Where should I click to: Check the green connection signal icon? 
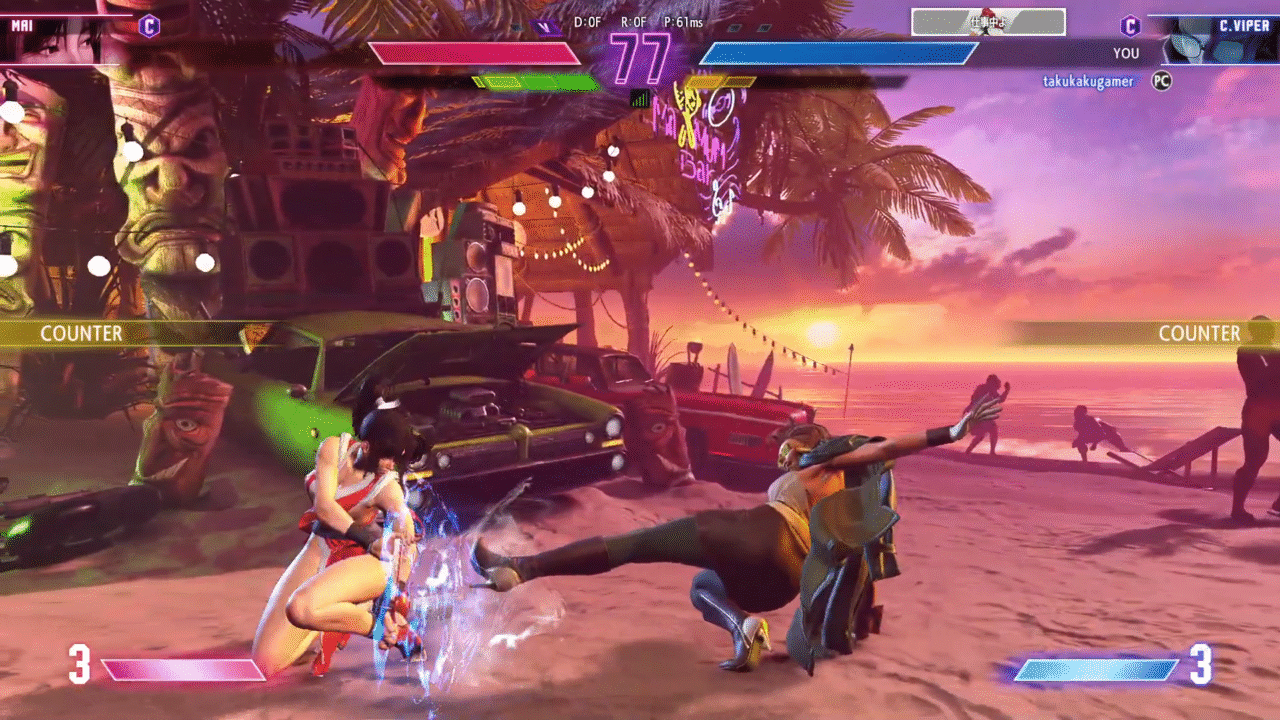[x=639, y=98]
